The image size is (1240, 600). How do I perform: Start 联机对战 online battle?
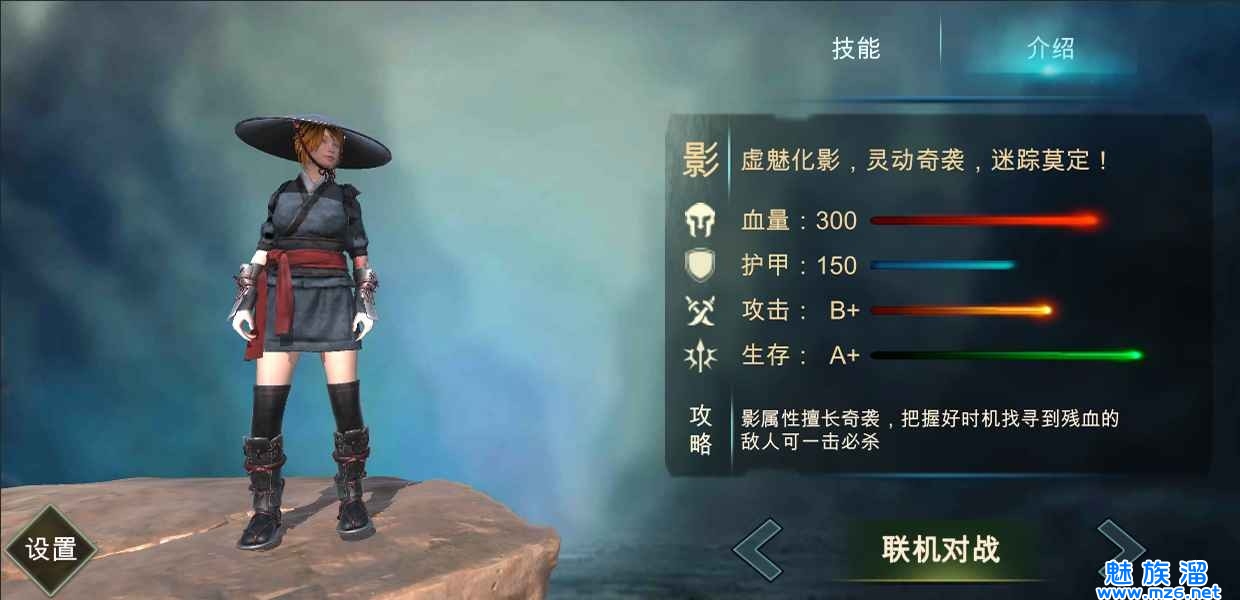point(940,549)
